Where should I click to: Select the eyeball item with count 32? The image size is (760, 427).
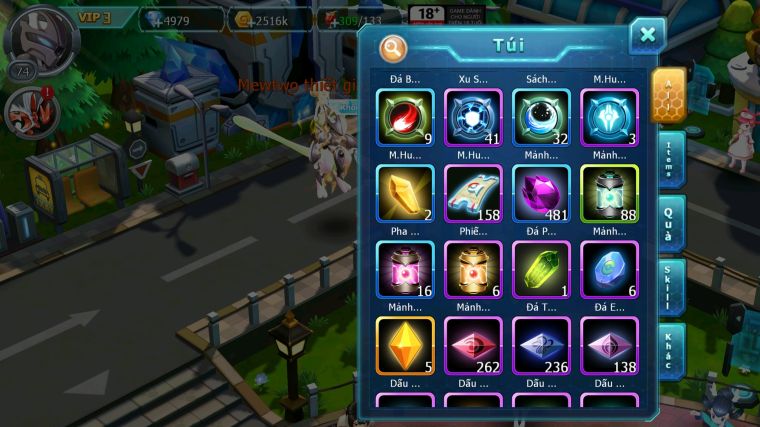[x=541, y=118]
